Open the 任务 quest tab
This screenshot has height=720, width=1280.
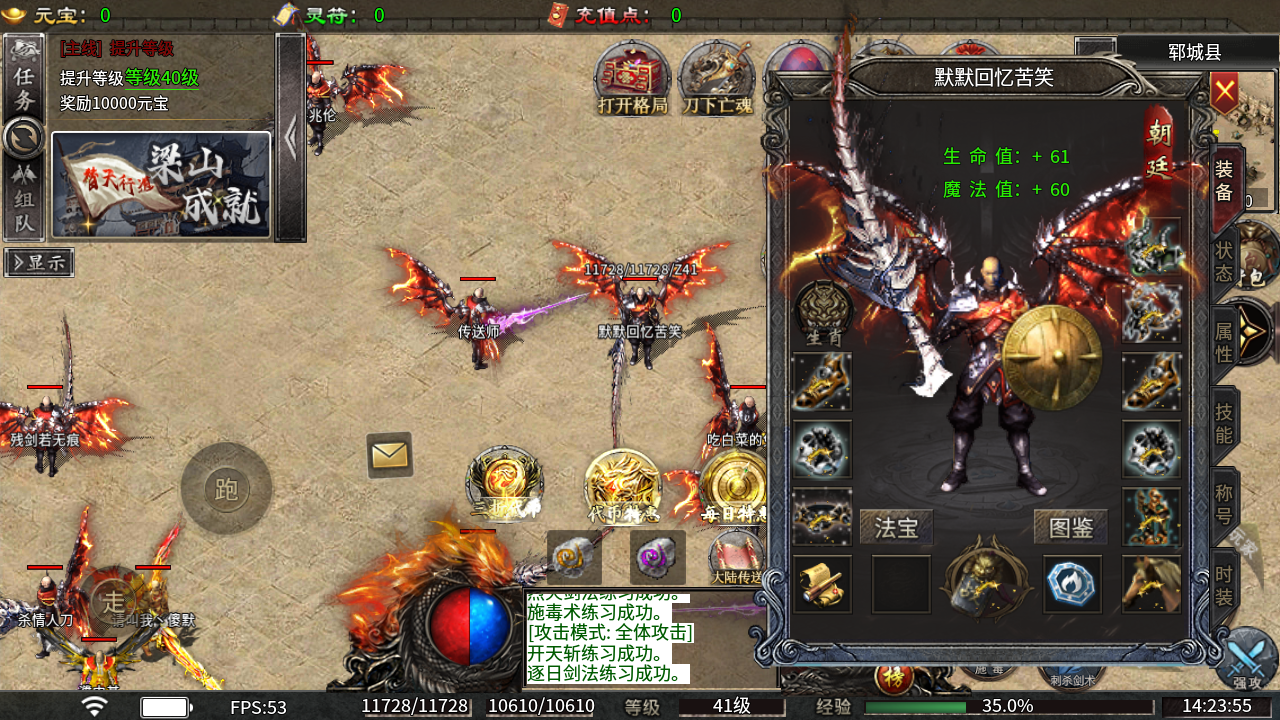click(x=24, y=88)
